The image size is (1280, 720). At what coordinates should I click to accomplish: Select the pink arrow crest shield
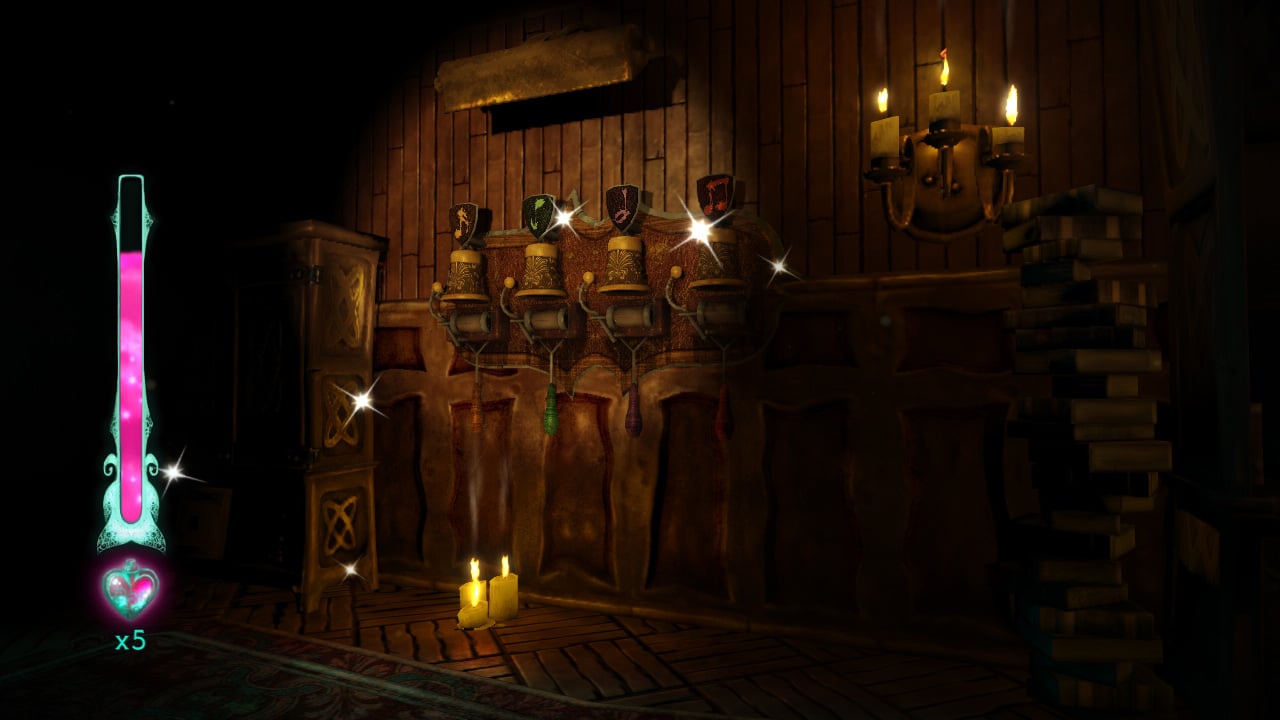(625, 207)
